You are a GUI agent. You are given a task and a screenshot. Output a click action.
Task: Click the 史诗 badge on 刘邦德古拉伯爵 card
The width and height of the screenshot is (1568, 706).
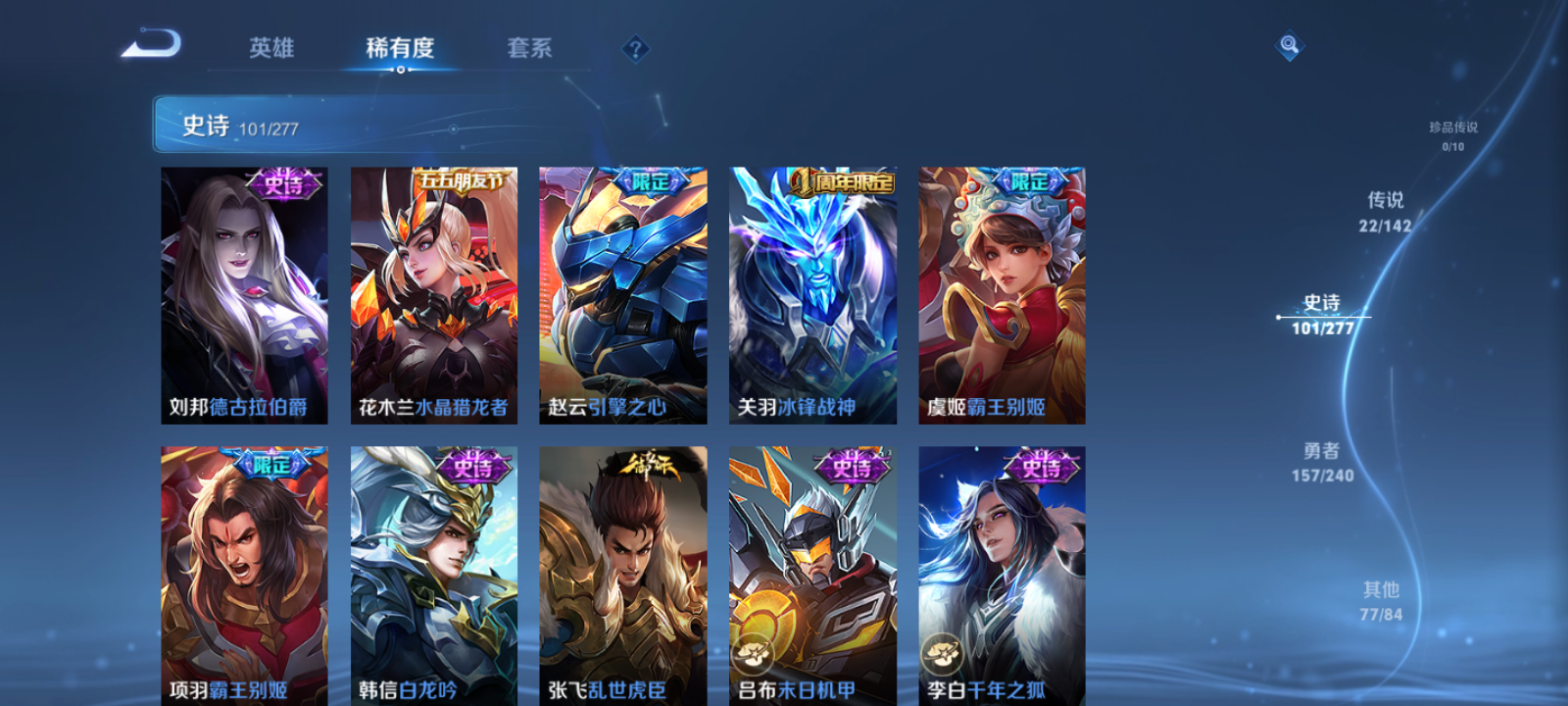[x=282, y=181]
